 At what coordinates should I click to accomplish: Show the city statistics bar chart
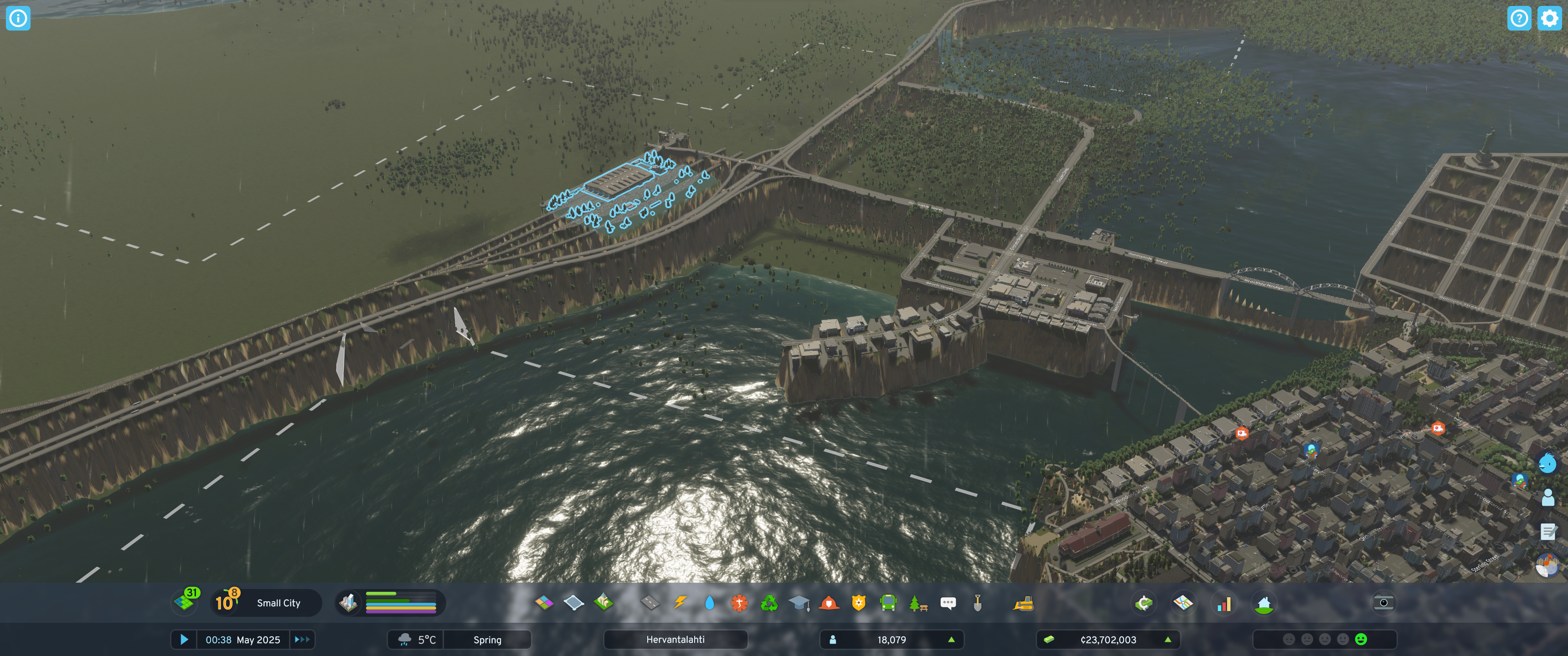[1223, 603]
